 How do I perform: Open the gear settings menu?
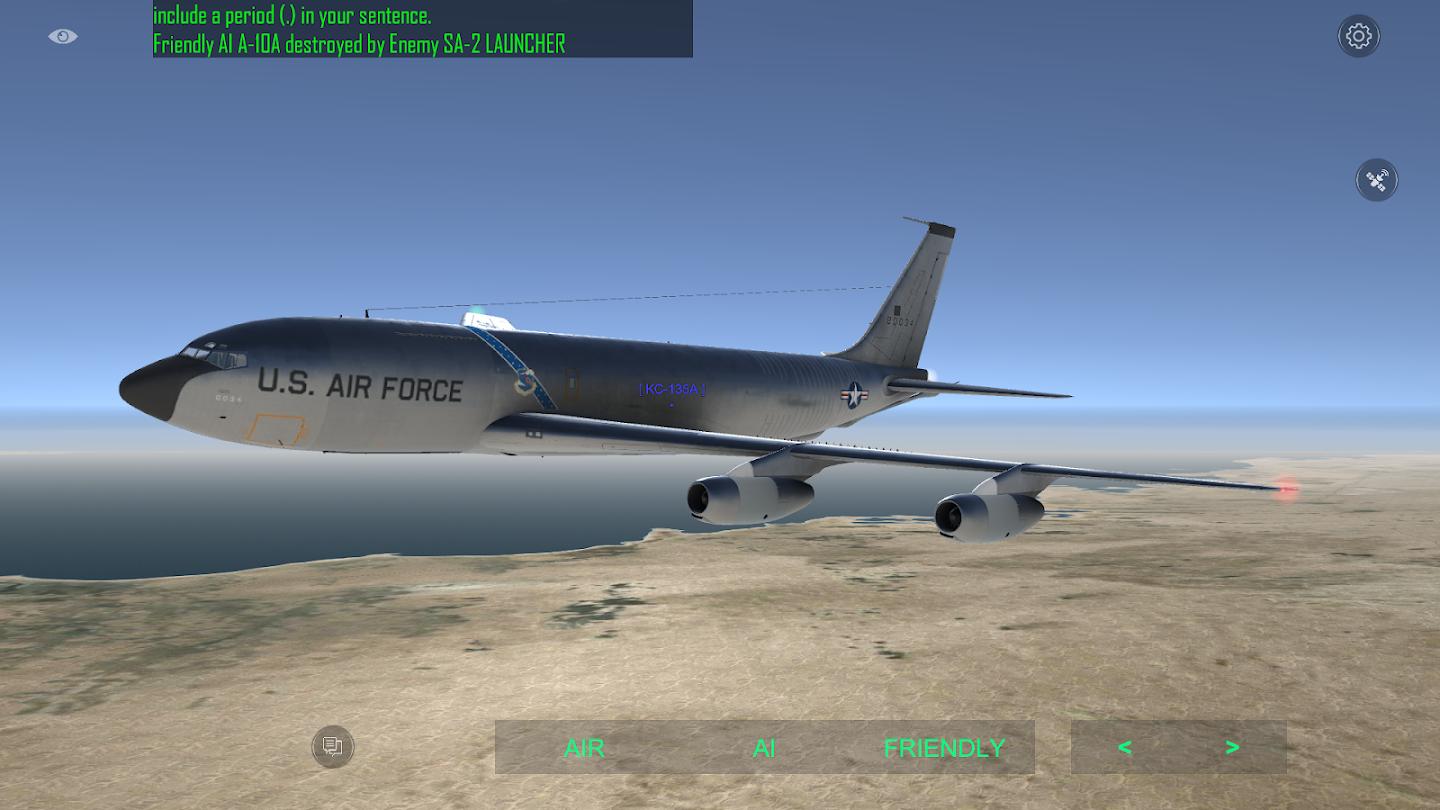1358,36
